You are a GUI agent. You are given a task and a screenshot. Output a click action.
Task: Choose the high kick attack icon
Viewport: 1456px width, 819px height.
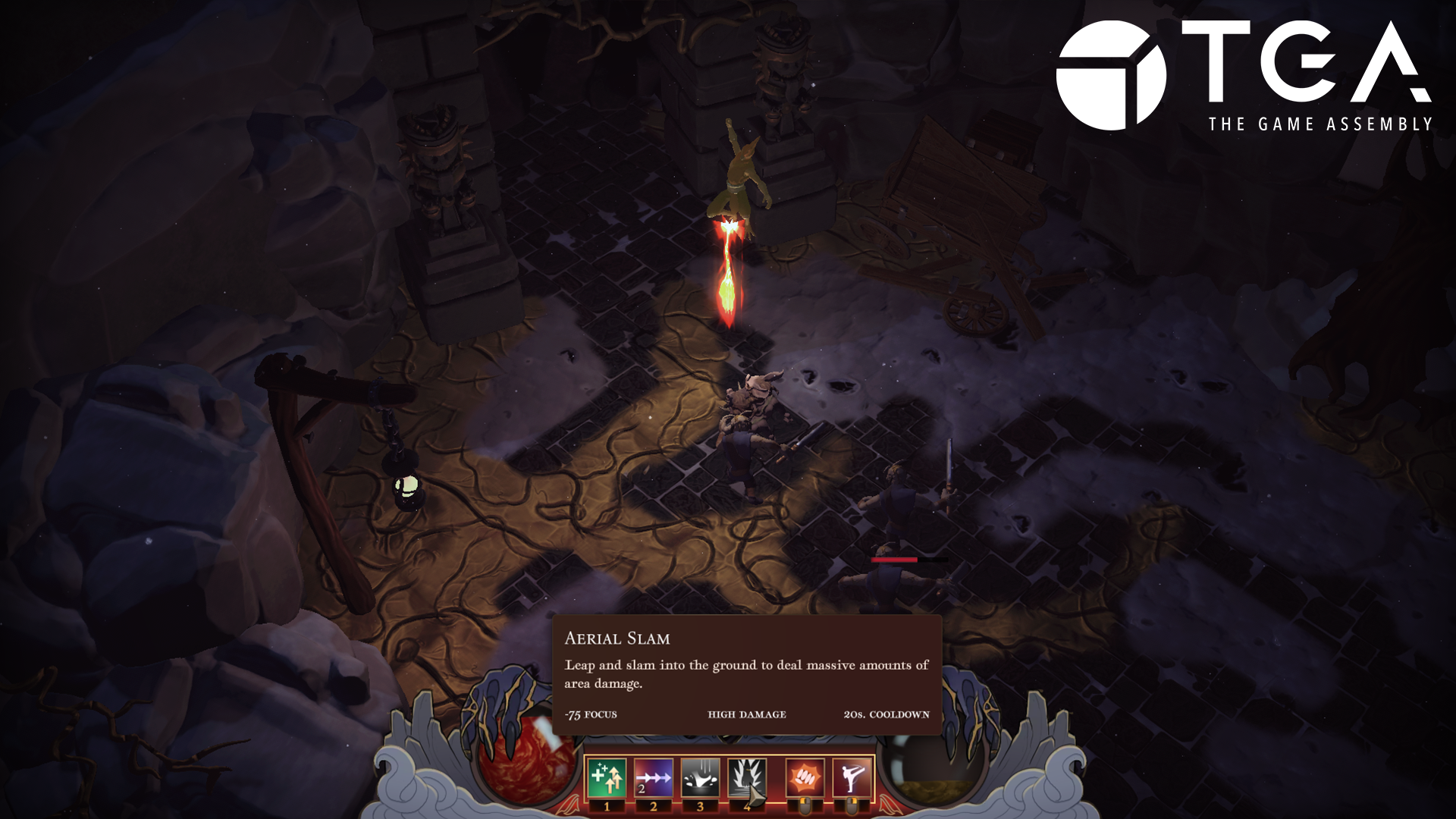point(852,778)
